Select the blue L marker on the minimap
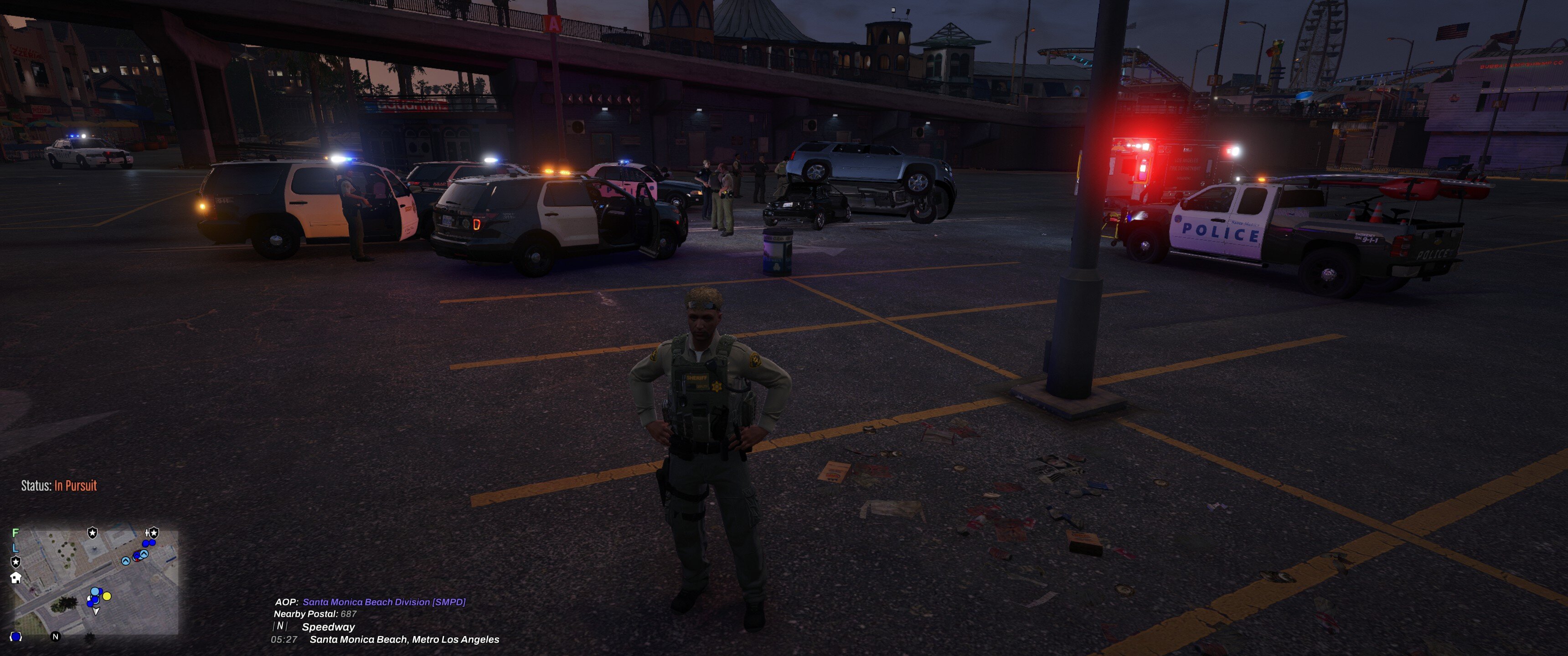The height and width of the screenshot is (656, 1568). tap(16, 547)
